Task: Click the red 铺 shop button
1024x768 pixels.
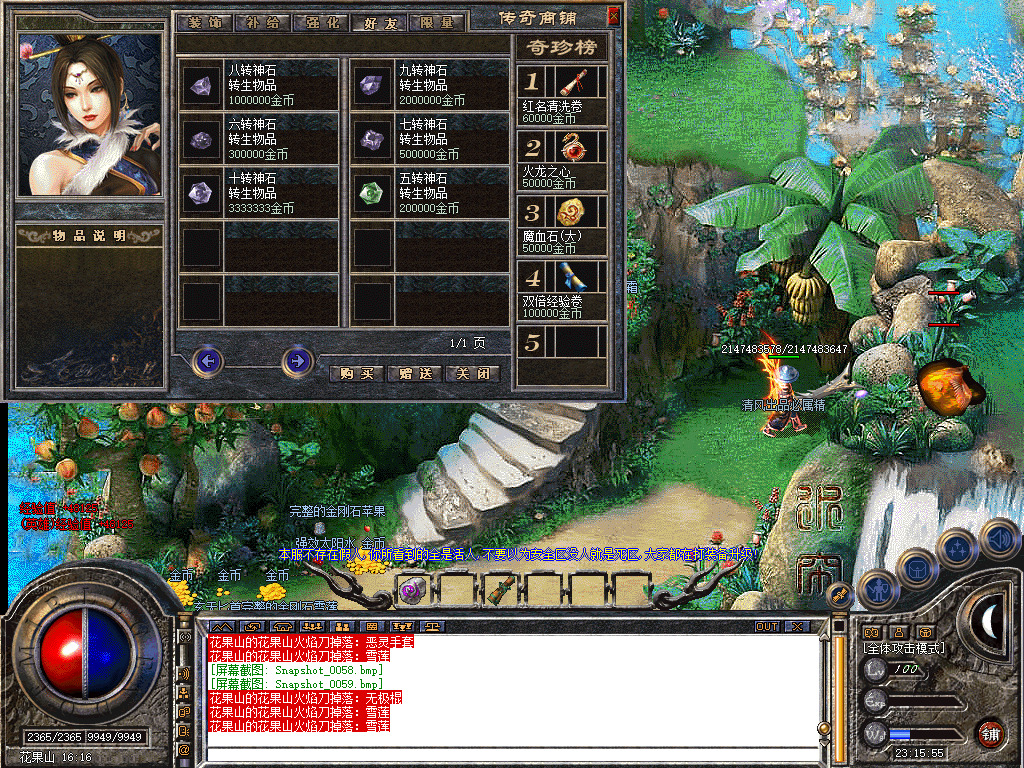Action: 990,733
